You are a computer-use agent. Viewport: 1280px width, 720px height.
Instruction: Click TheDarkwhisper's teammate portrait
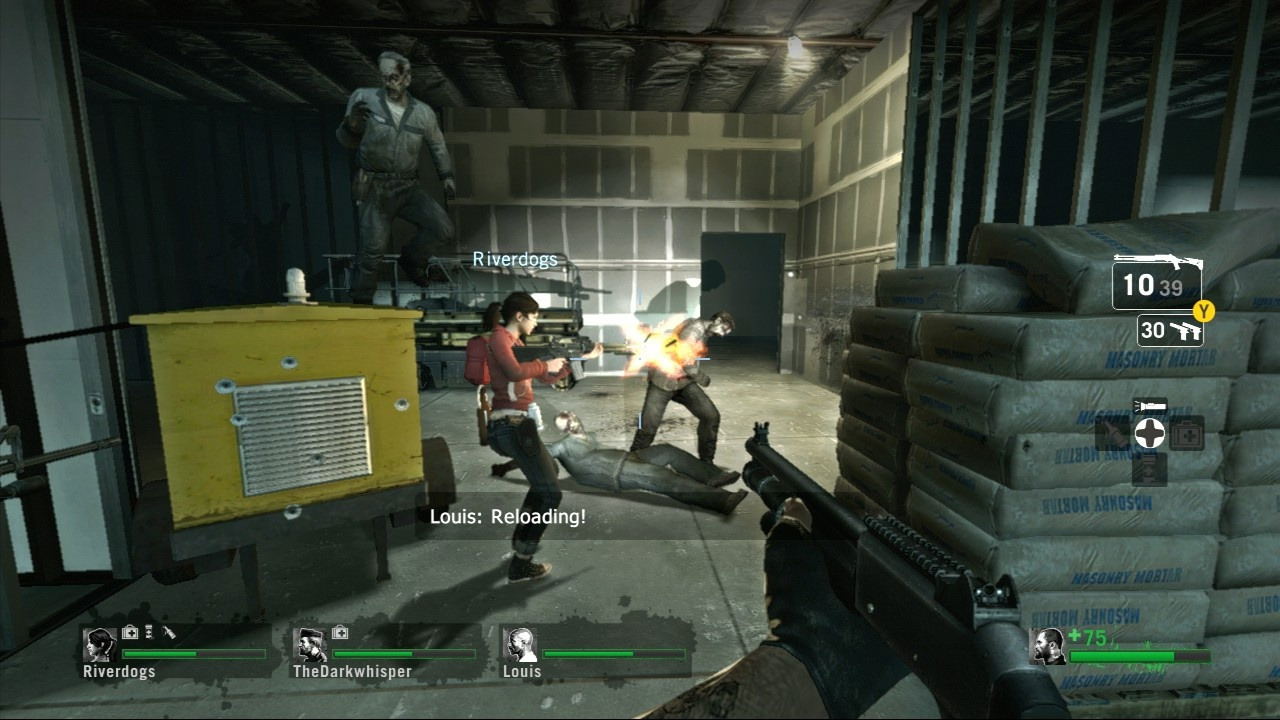(x=310, y=645)
